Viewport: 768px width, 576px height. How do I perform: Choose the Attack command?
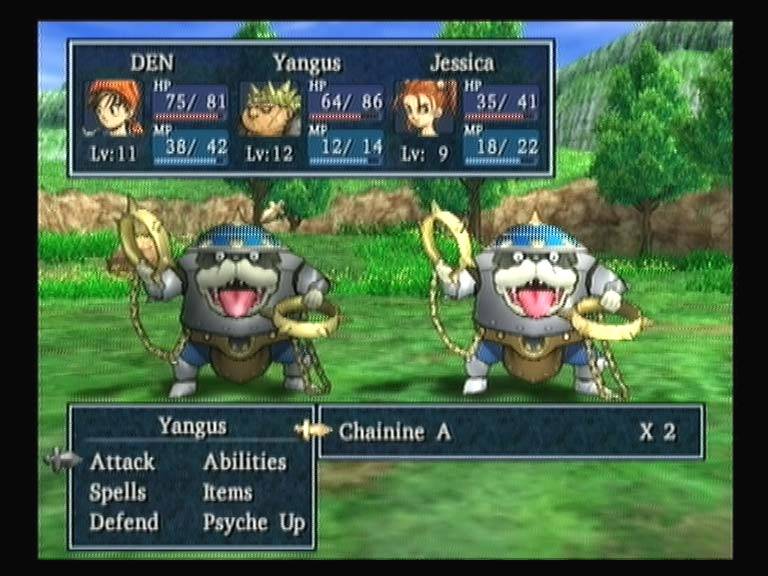[122, 462]
